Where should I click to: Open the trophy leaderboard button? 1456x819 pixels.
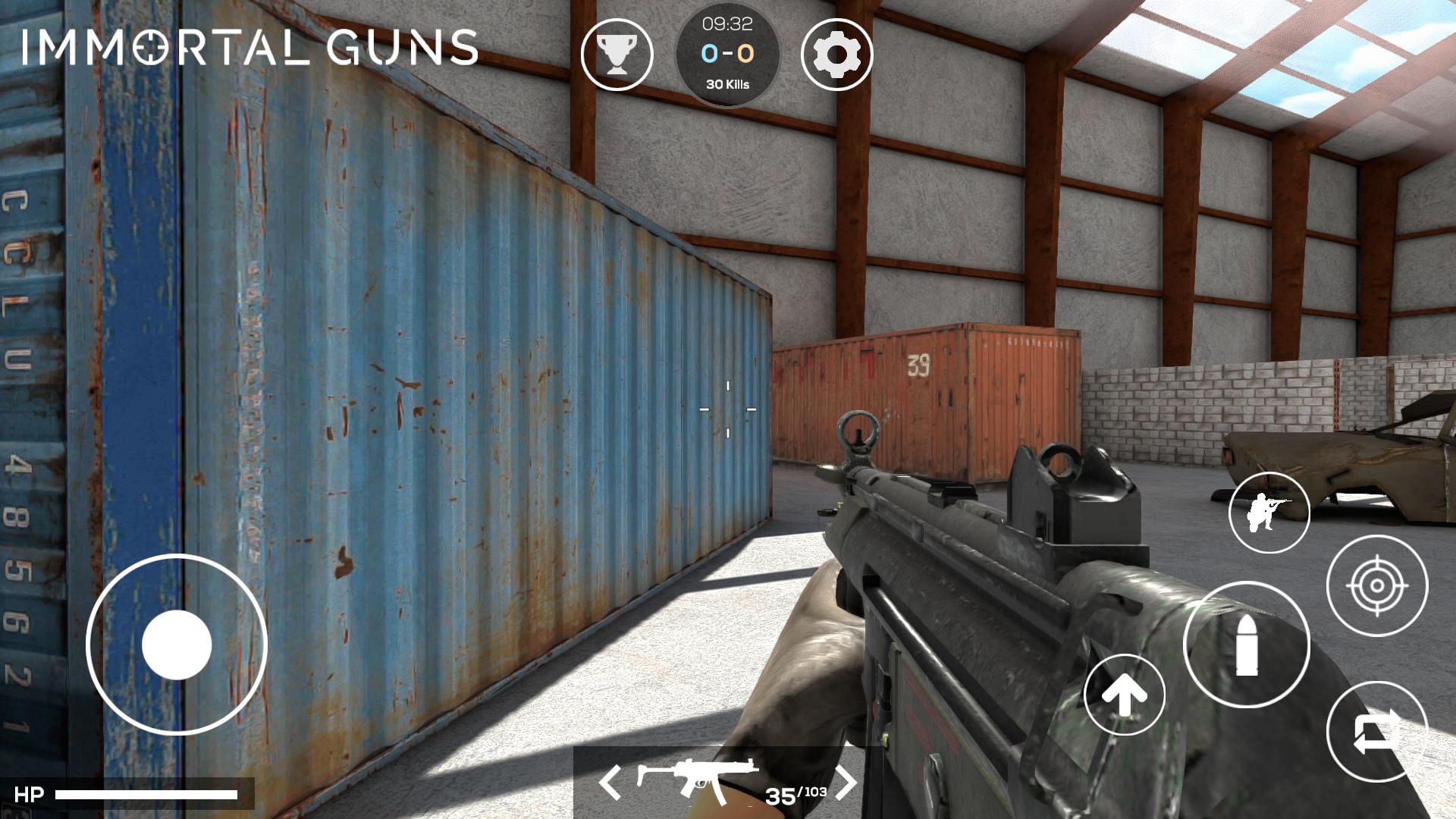pos(617,55)
